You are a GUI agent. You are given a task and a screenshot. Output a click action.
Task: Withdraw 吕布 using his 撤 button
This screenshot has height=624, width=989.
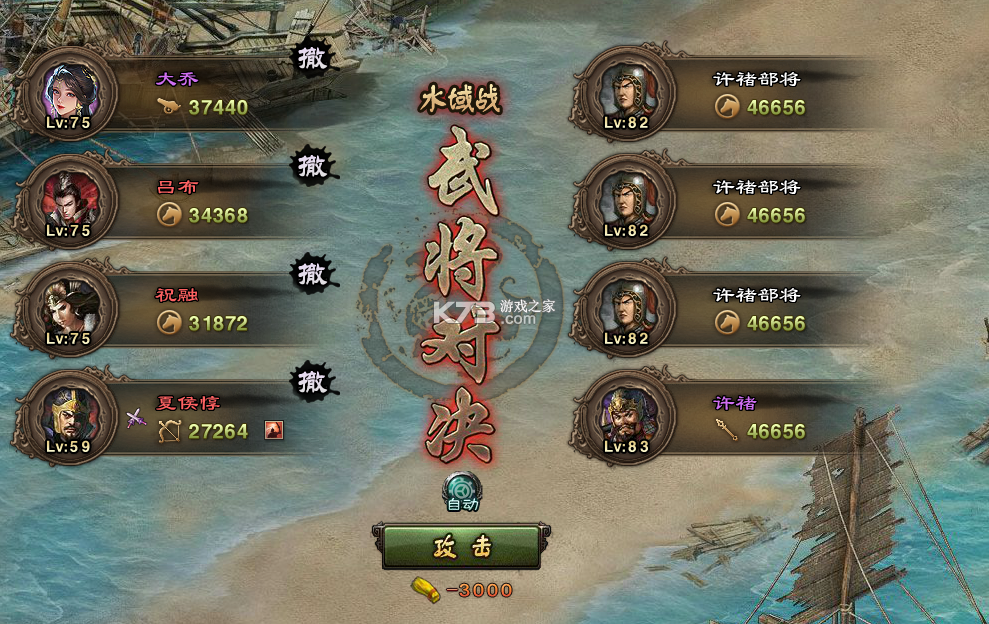[313, 166]
